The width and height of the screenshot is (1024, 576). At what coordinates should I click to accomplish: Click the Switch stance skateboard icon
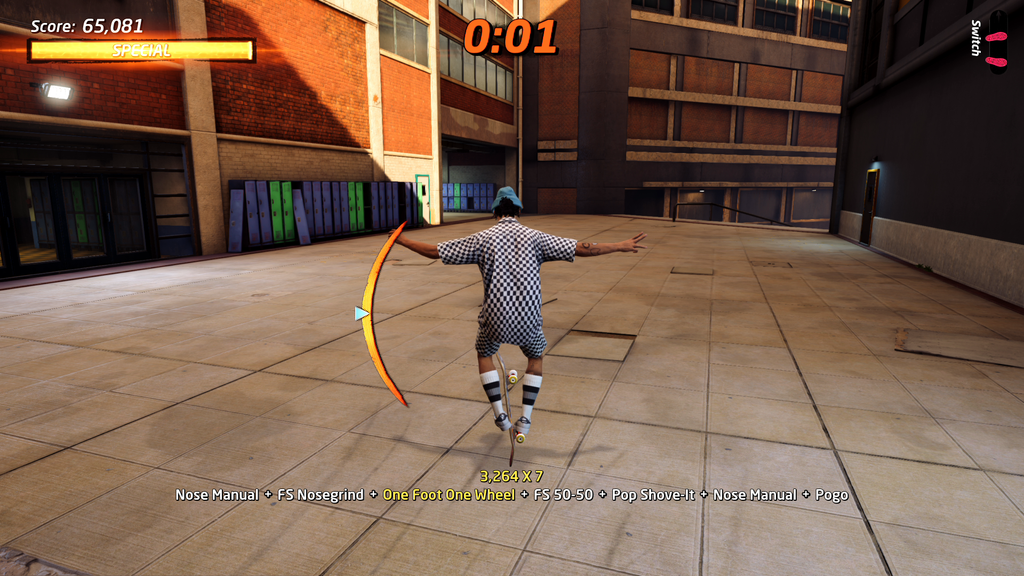[x=997, y=42]
